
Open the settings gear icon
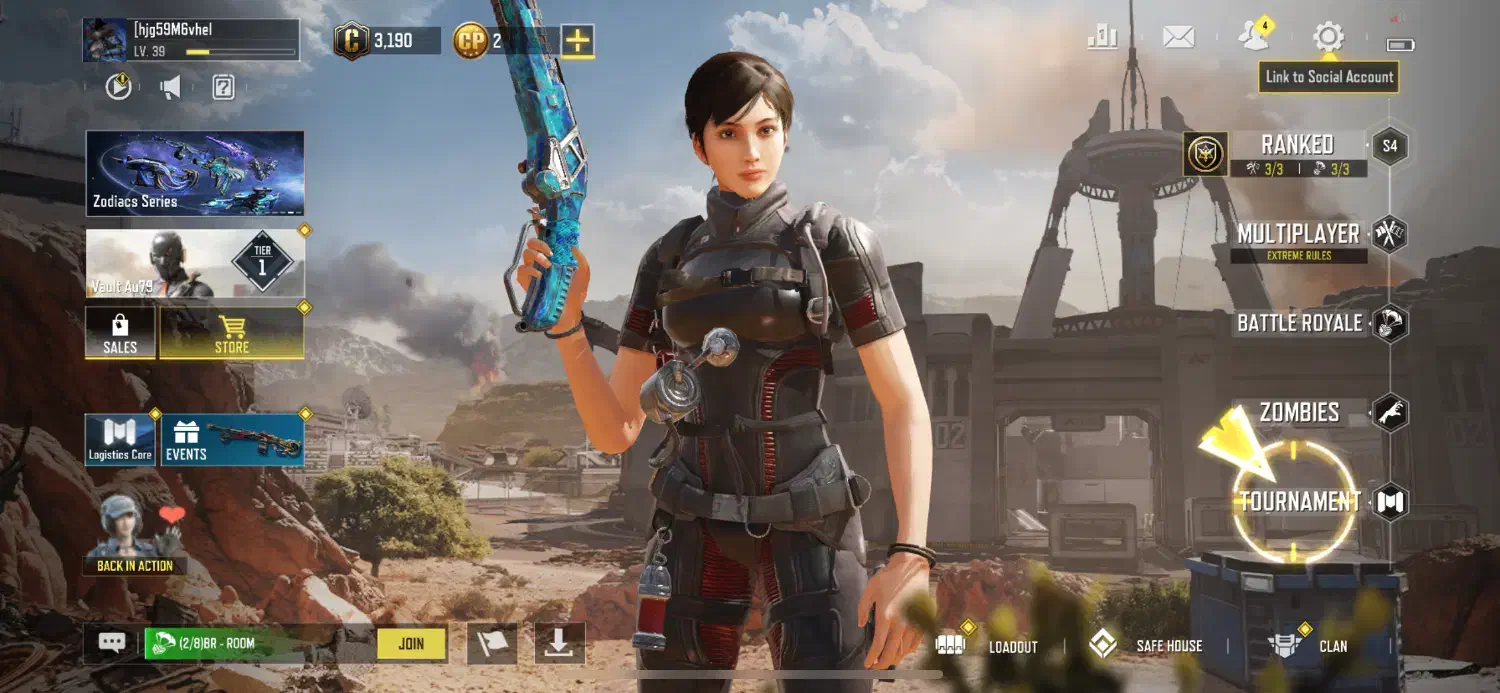[x=1328, y=38]
